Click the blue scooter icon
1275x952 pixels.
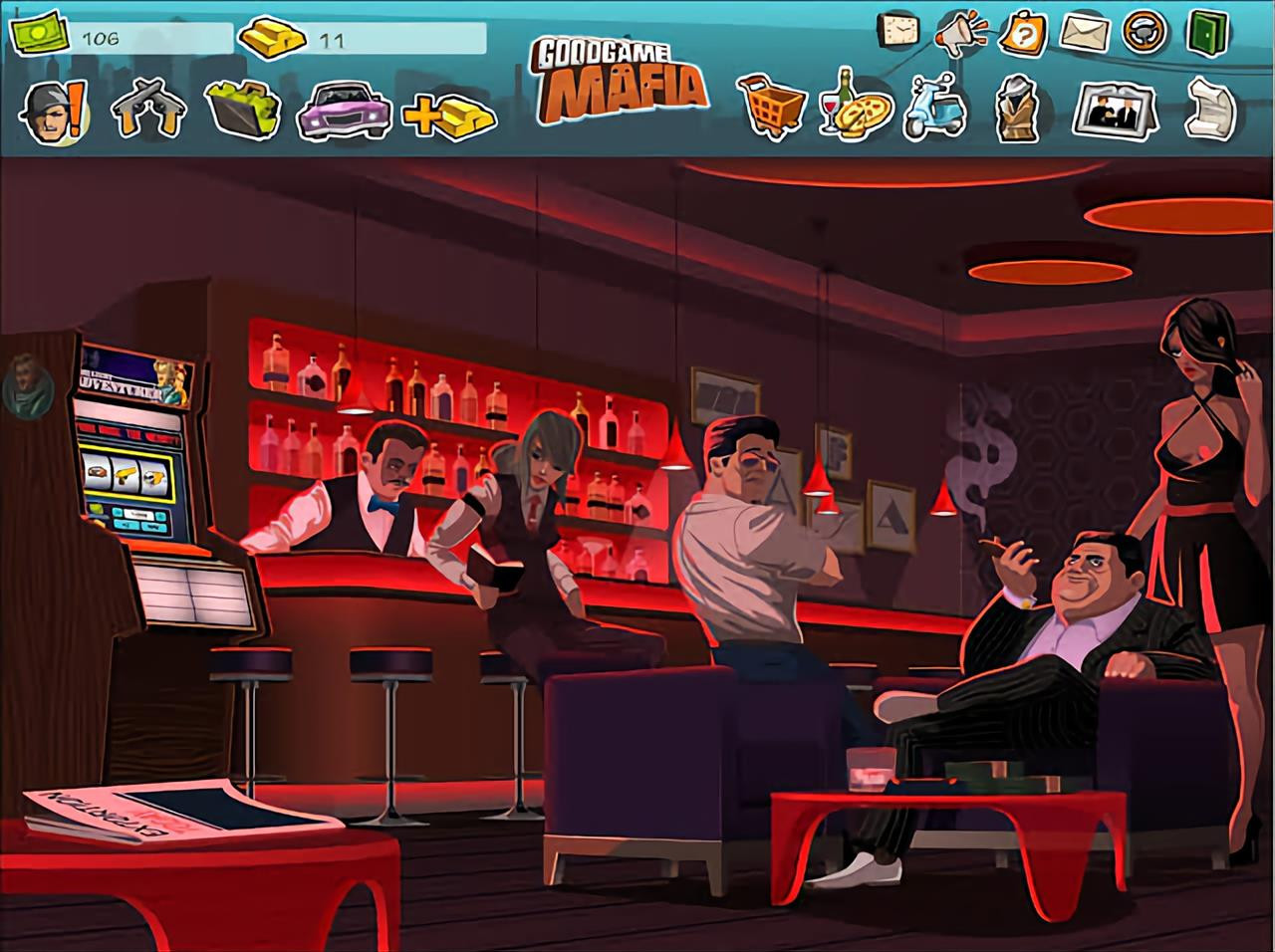pos(934,108)
